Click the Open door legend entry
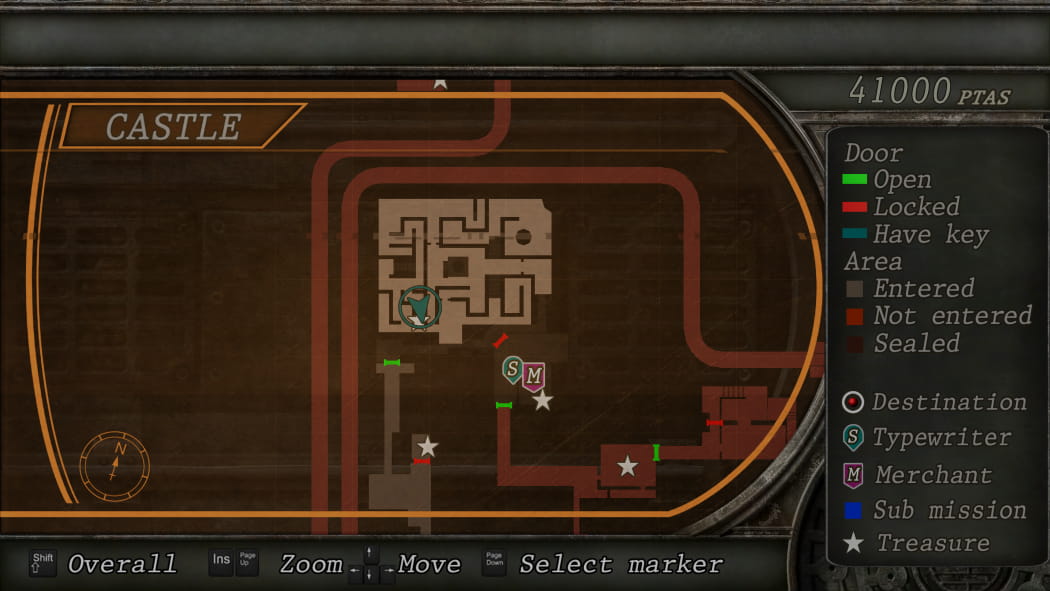Screen dimensions: 1050x591 (x=888, y=180)
